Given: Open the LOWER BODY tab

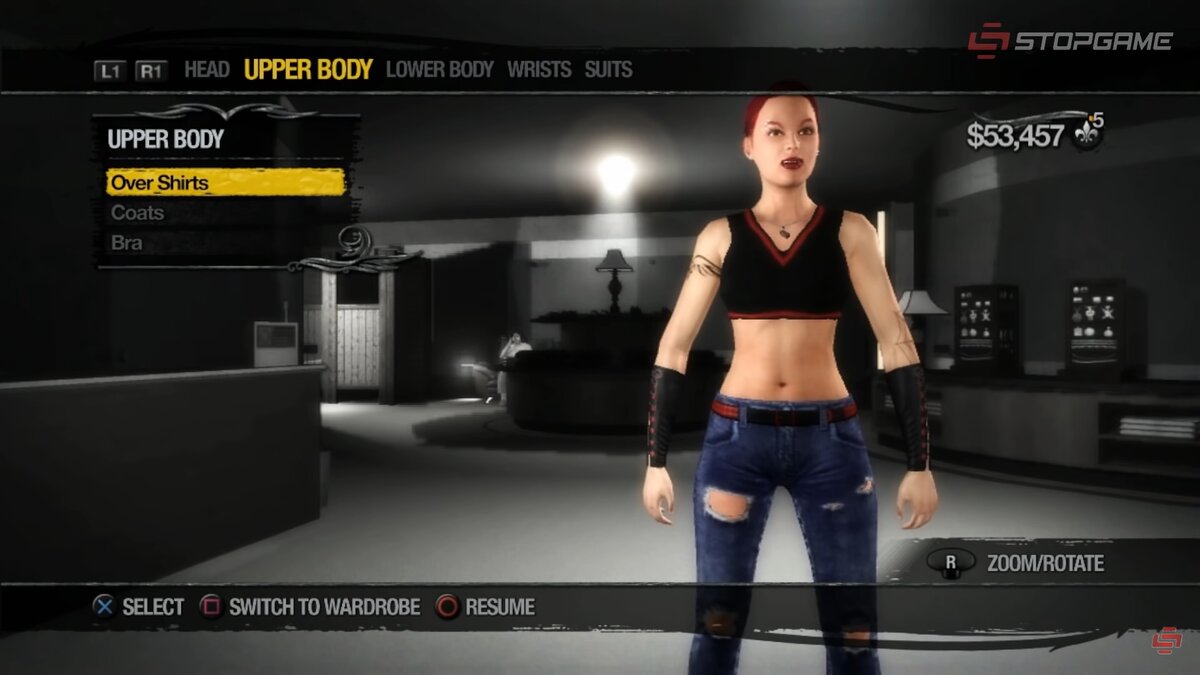Looking at the screenshot, I should tap(440, 70).
